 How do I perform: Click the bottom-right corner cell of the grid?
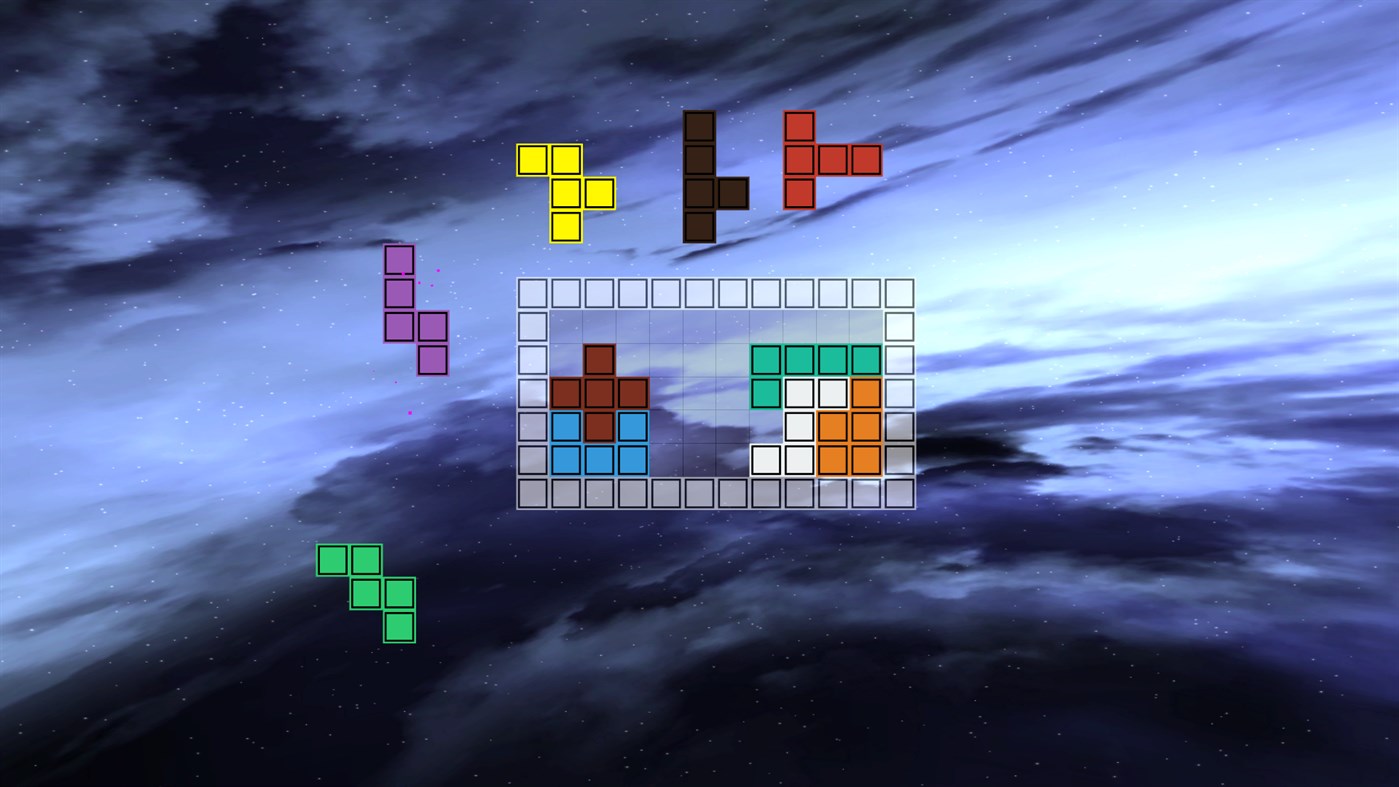pyautogui.click(x=900, y=494)
